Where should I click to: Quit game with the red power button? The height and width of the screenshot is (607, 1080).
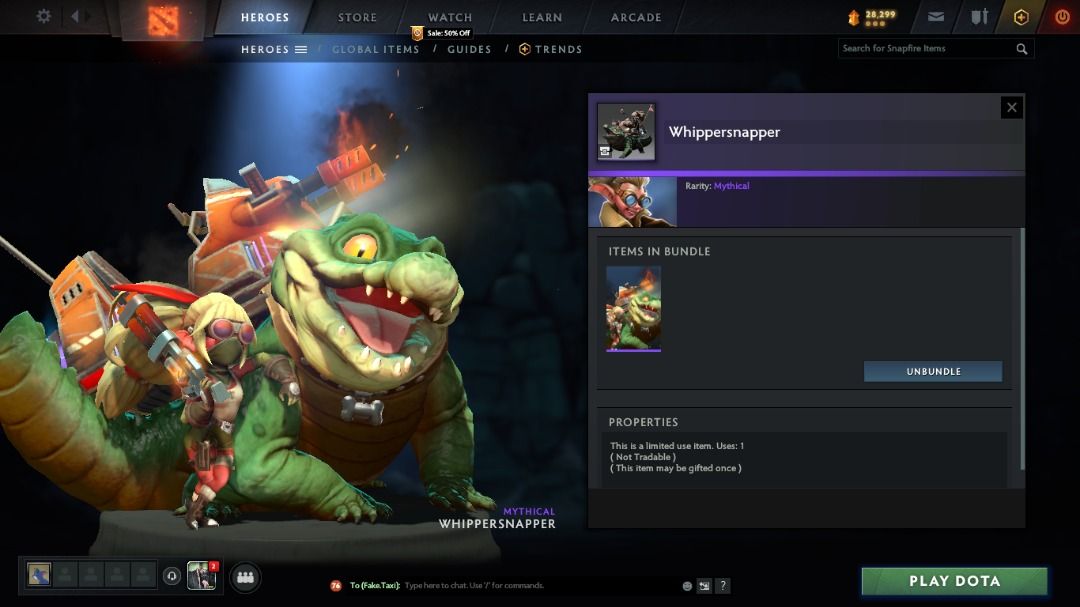point(1062,17)
